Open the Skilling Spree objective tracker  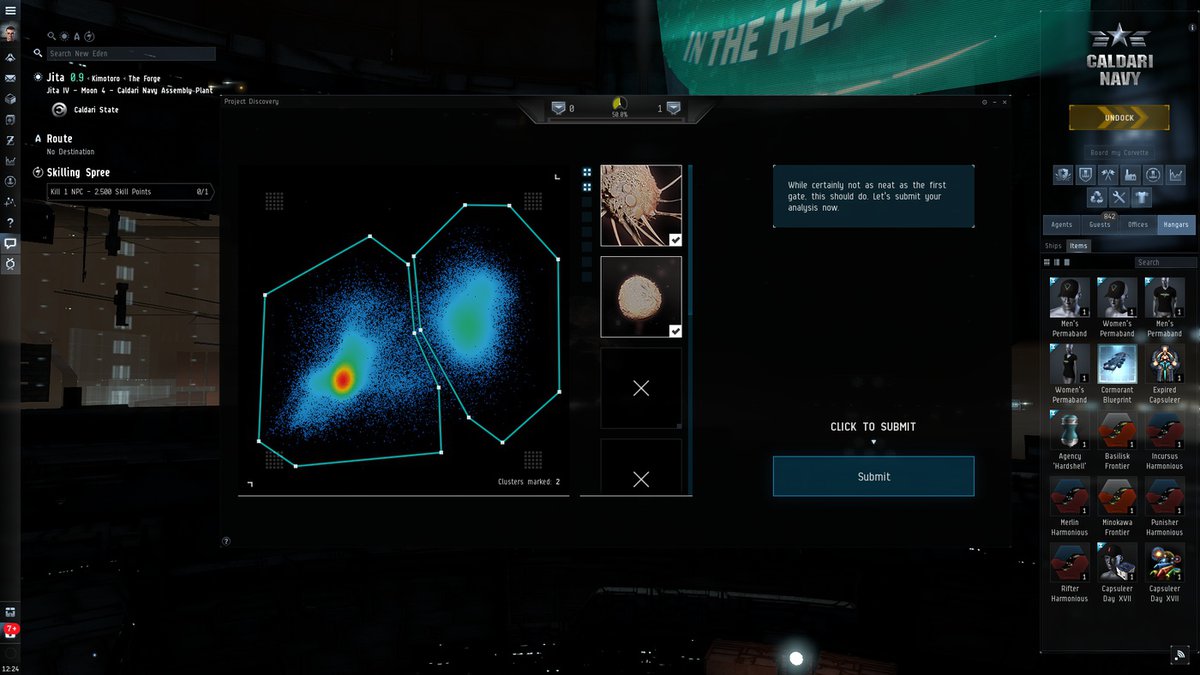(78, 173)
